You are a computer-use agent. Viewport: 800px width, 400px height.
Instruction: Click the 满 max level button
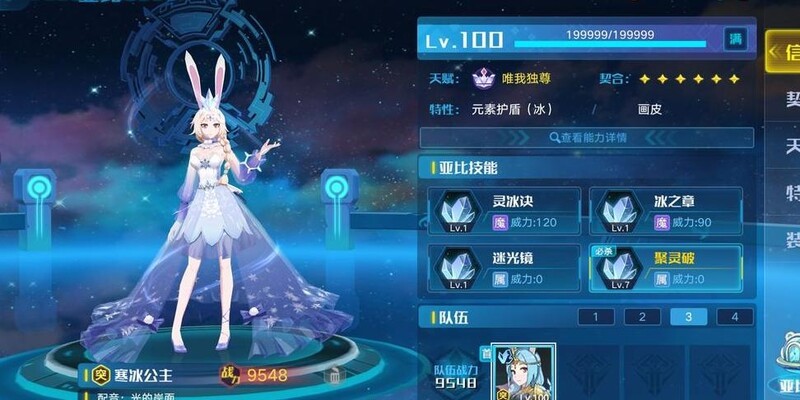point(736,40)
